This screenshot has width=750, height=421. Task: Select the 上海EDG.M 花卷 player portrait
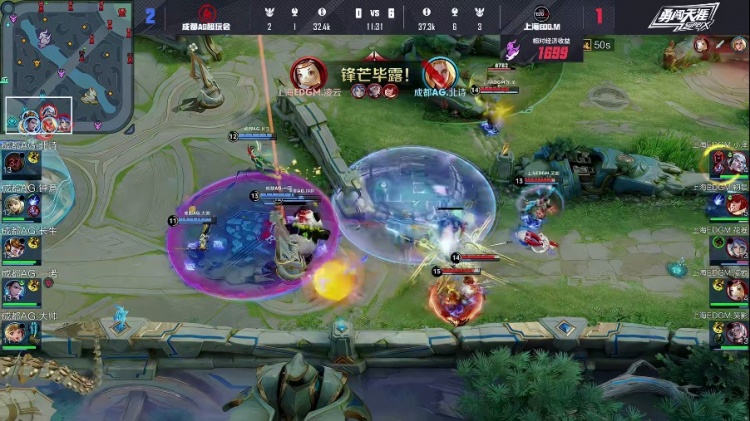click(736, 248)
